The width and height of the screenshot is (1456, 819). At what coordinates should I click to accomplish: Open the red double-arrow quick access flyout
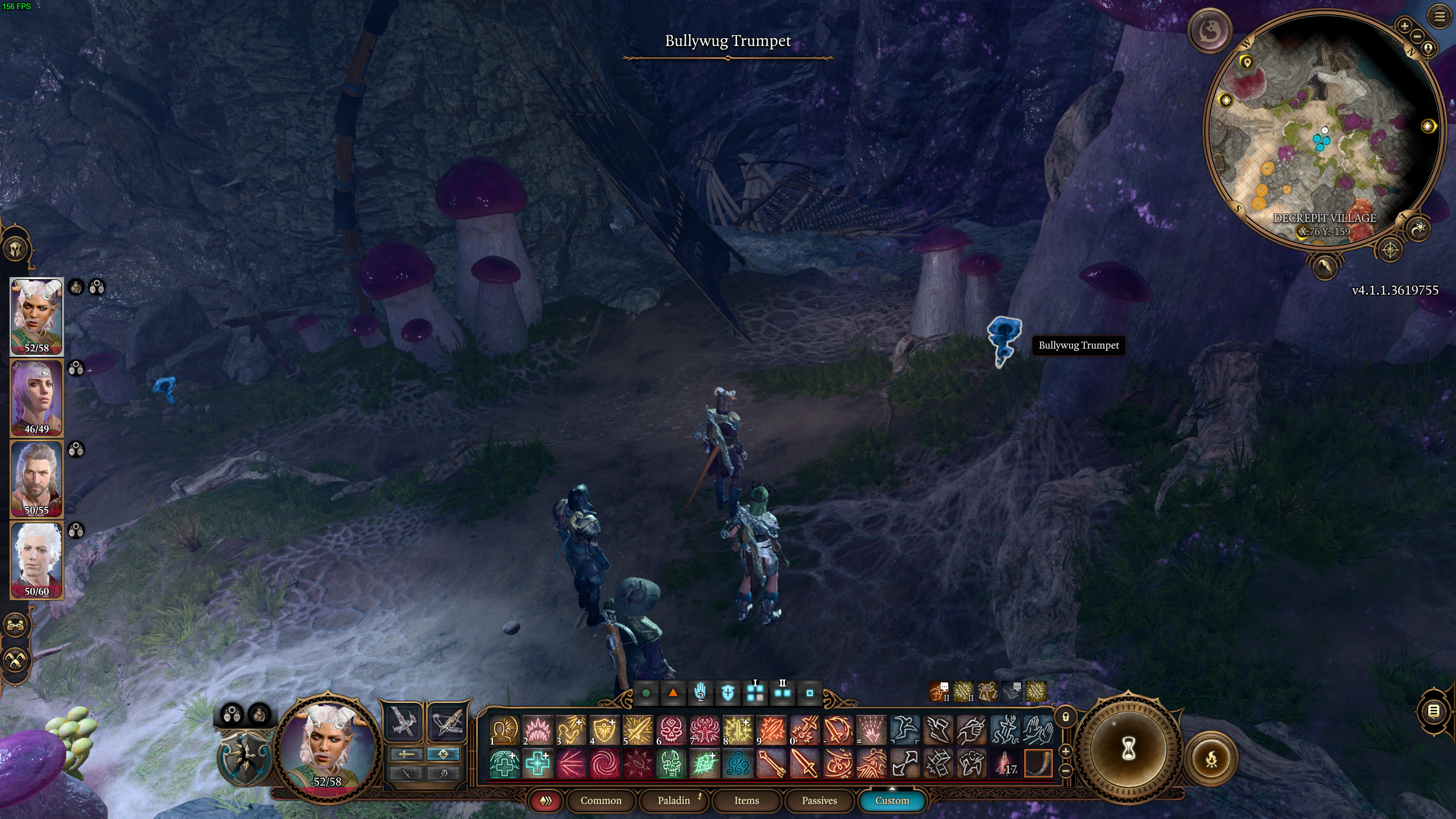[547, 800]
